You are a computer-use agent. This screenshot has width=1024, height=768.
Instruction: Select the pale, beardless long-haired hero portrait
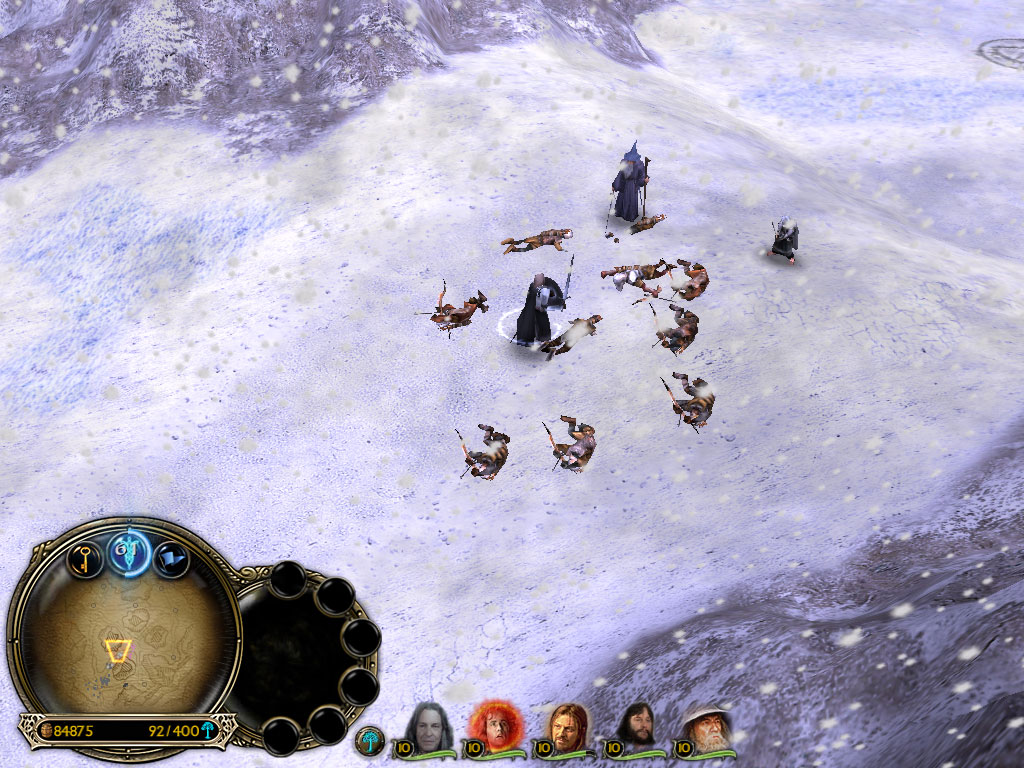(x=429, y=727)
